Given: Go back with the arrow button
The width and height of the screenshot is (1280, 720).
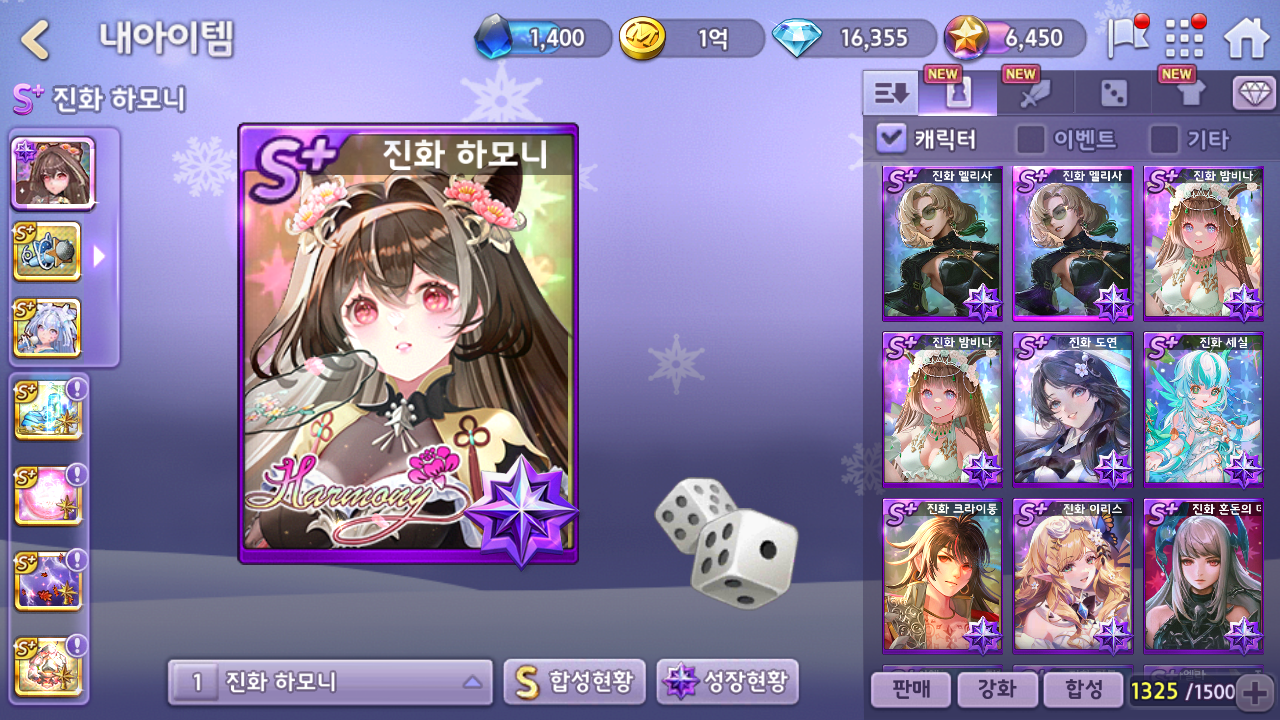Looking at the screenshot, I should click(x=36, y=40).
